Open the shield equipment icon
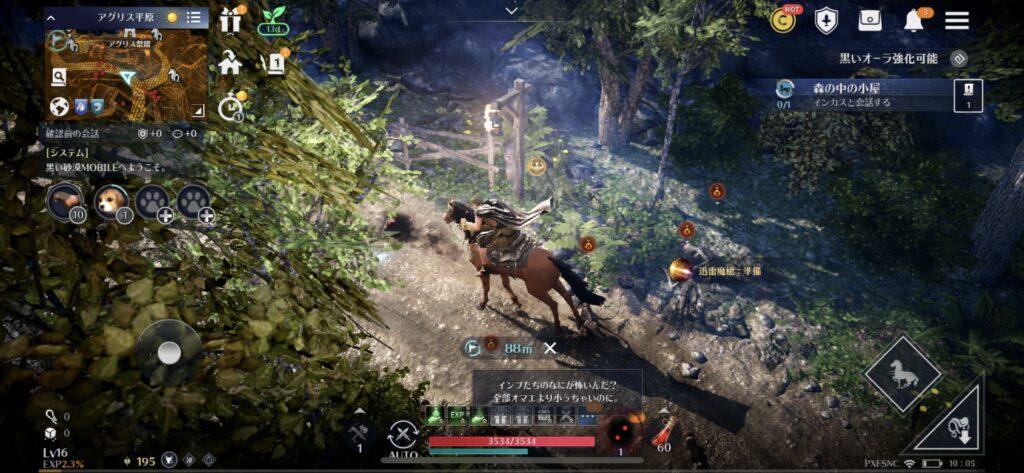 tap(826, 20)
